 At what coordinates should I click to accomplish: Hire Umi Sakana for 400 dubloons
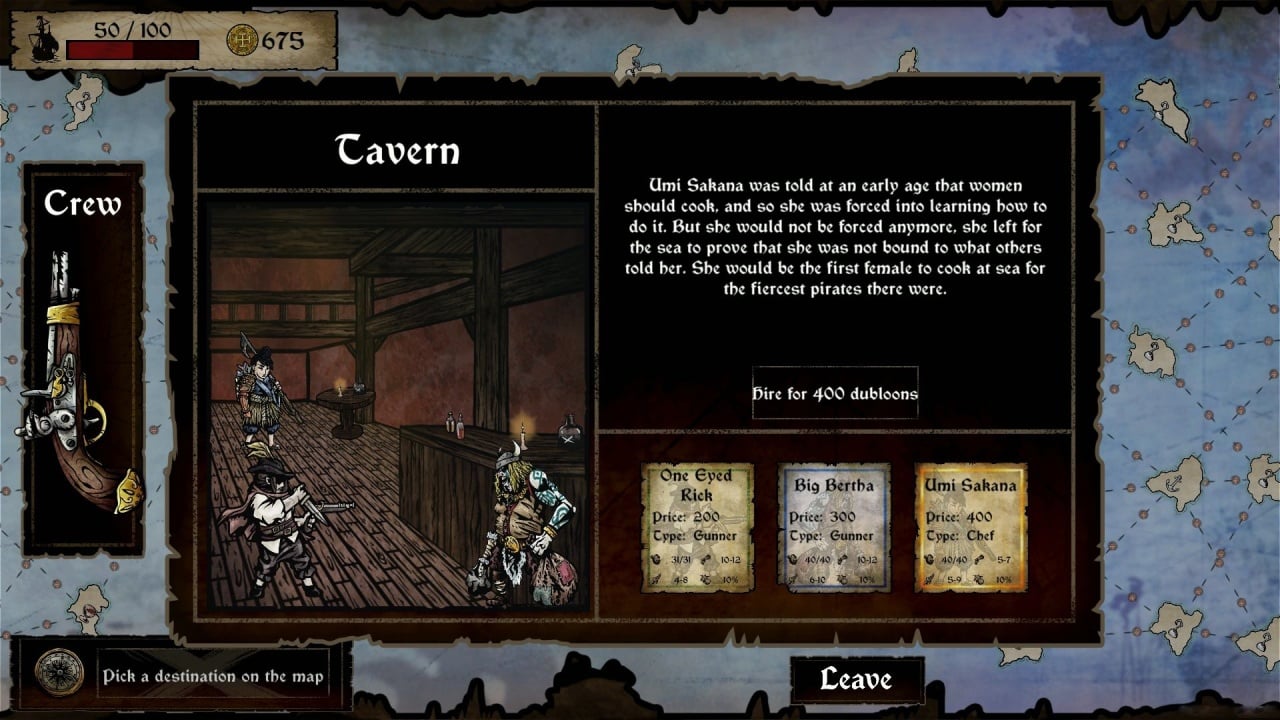click(835, 393)
